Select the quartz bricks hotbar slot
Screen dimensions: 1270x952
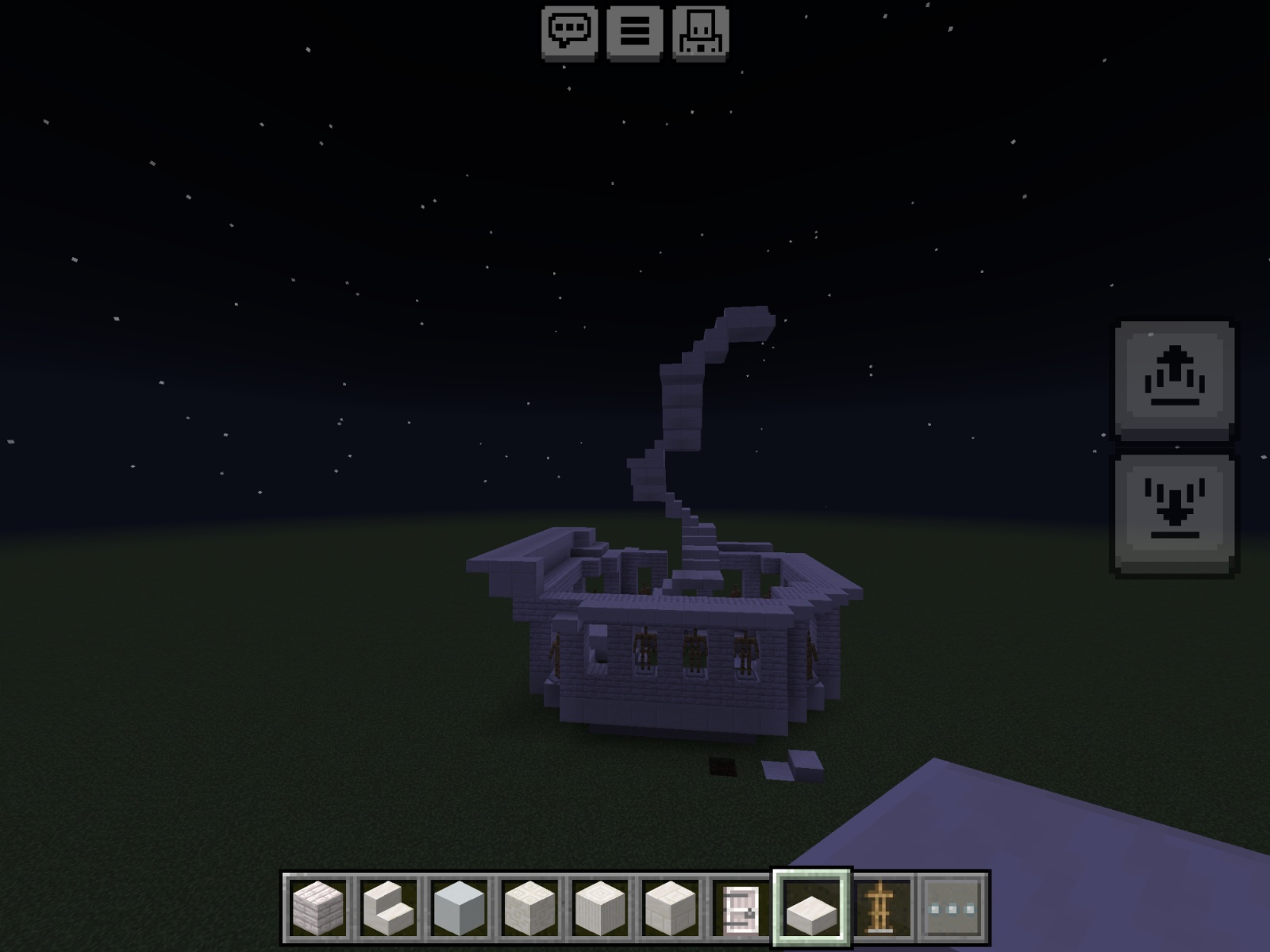pos(317,908)
